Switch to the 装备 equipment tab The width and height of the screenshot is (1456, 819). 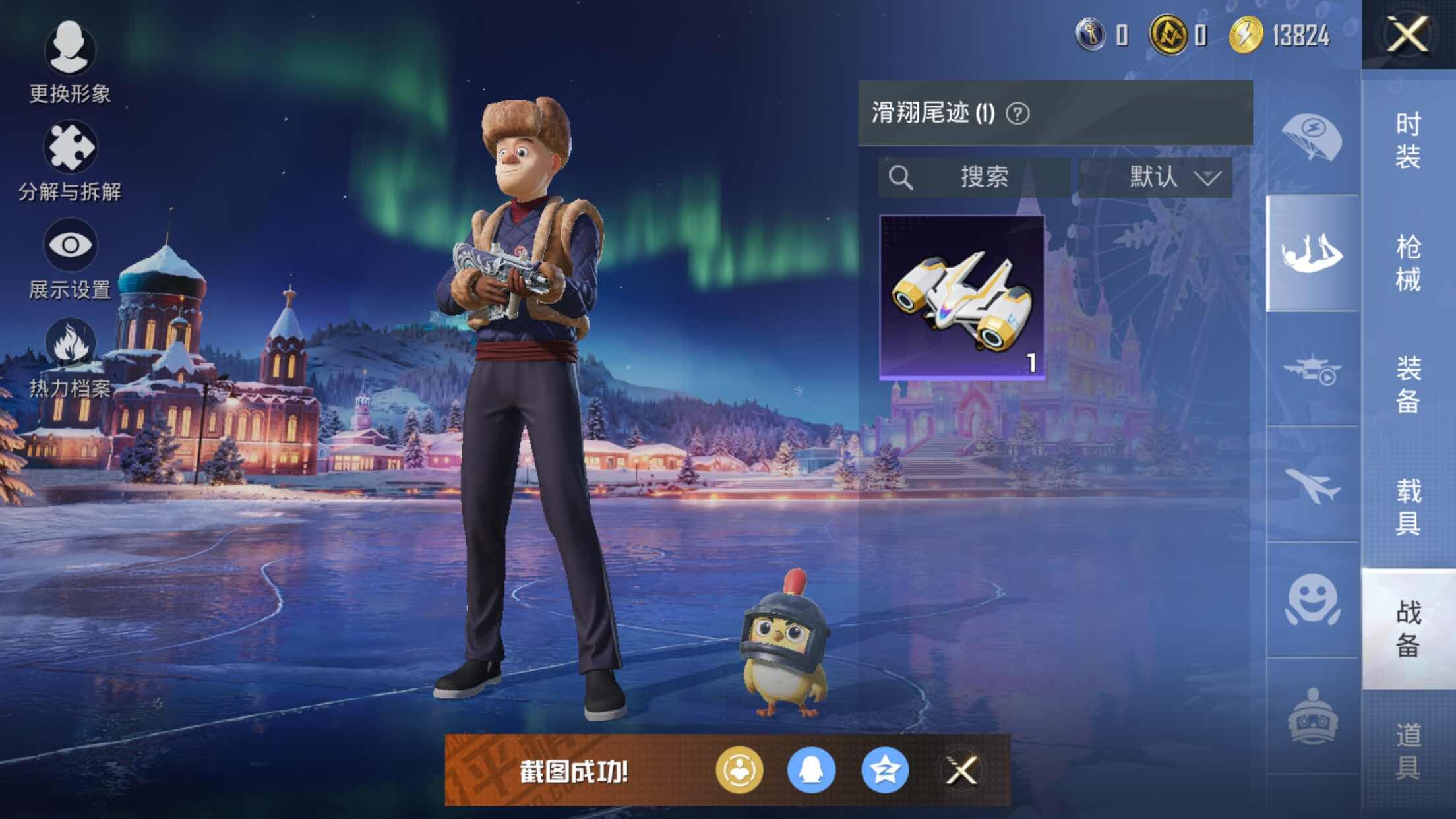[x=1408, y=384]
